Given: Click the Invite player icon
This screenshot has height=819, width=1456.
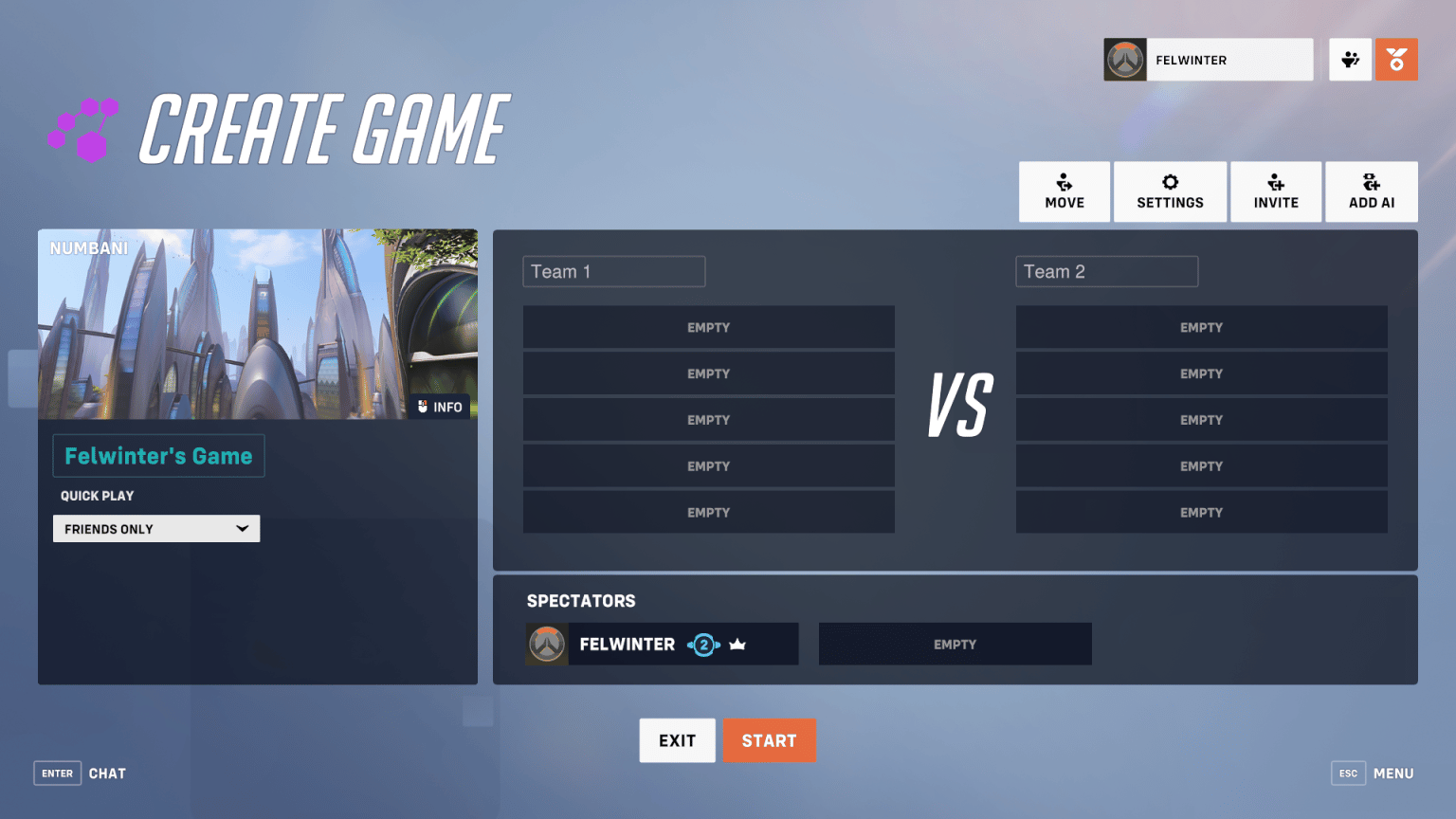Looking at the screenshot, I should (x=1275, y=191).
